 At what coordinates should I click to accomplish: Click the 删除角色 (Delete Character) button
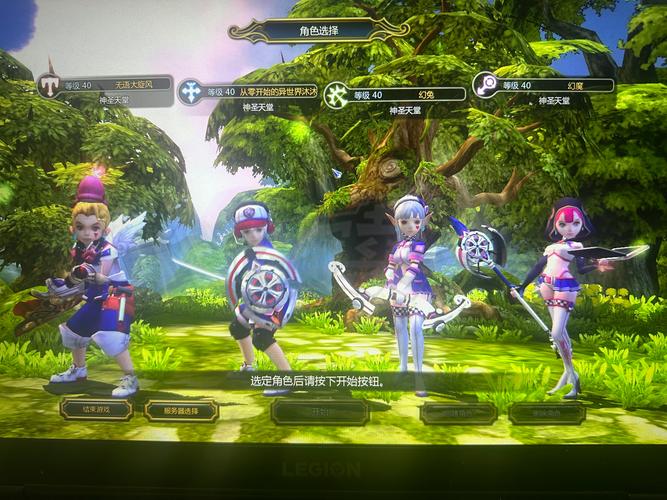[x=546, y=412]
